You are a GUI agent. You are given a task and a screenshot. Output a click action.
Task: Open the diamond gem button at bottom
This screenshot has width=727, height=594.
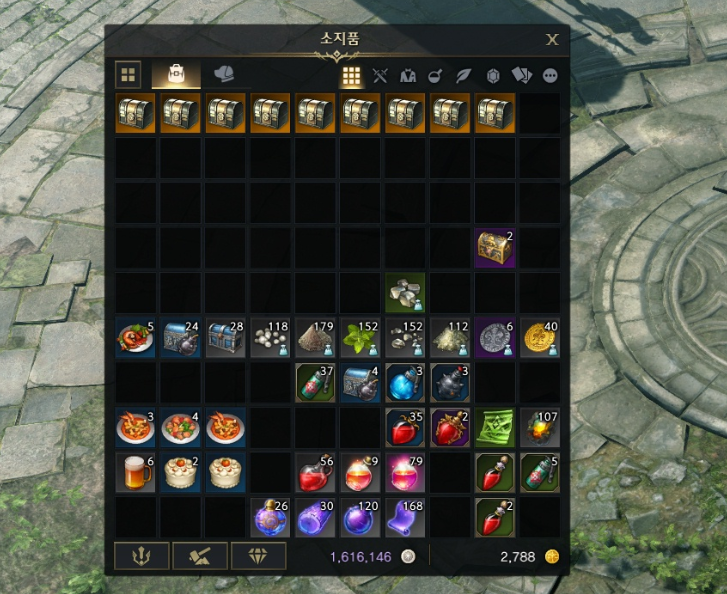coord(258,556)
